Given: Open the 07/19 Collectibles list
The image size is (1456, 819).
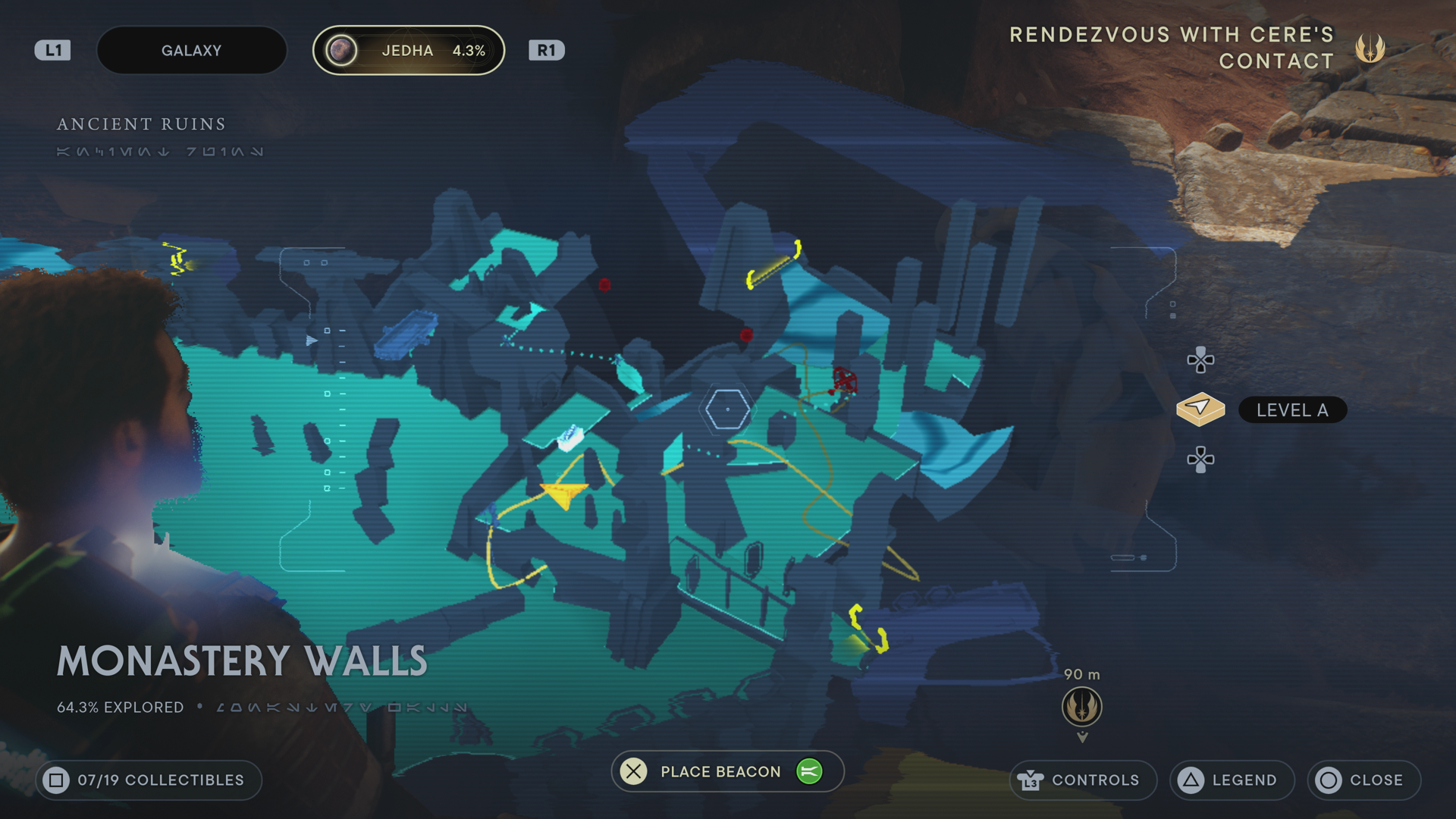Looking at the screenshot, I should [x=149, y=780].
